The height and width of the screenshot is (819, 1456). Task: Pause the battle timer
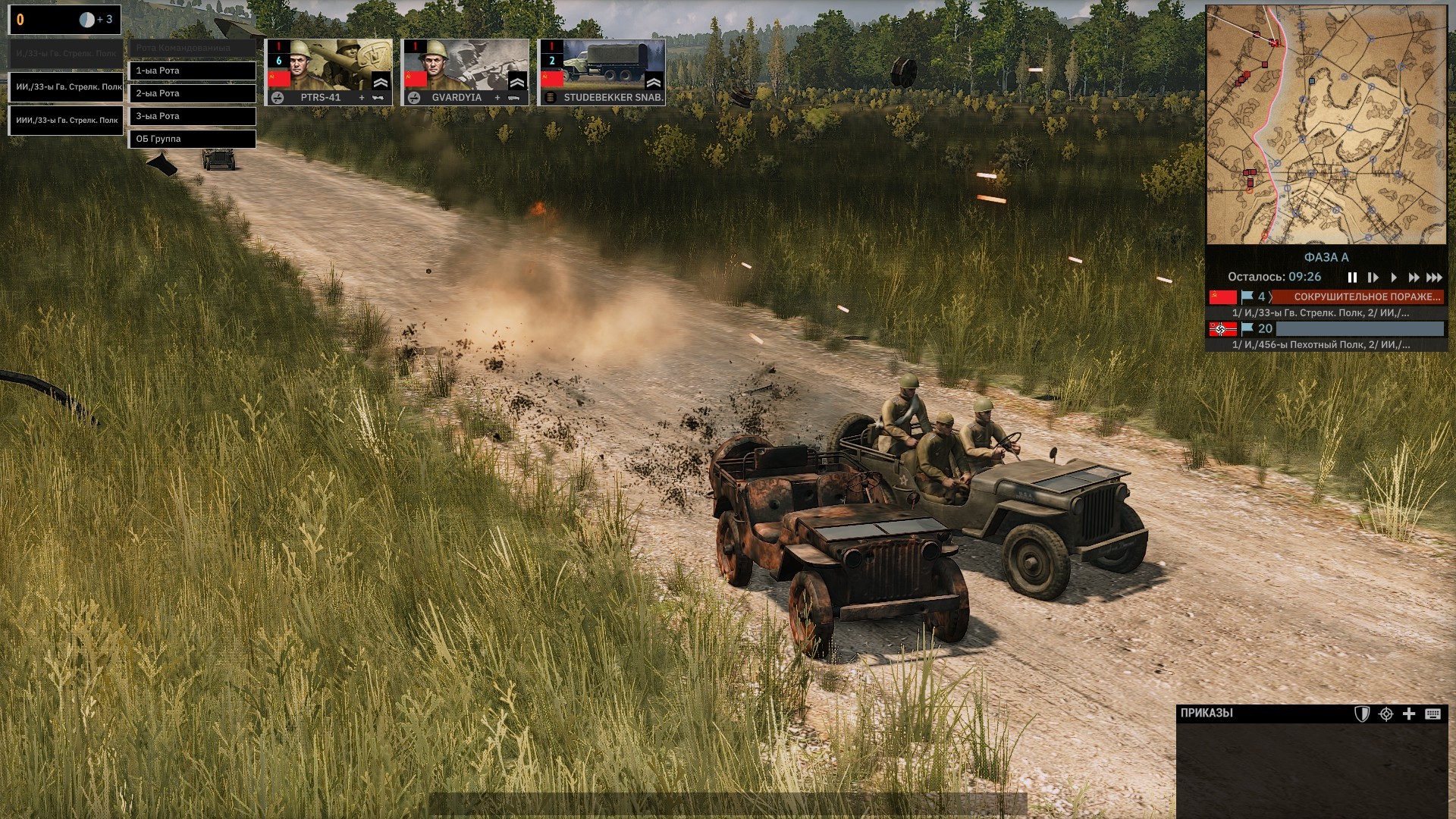tap(1354, 278)
